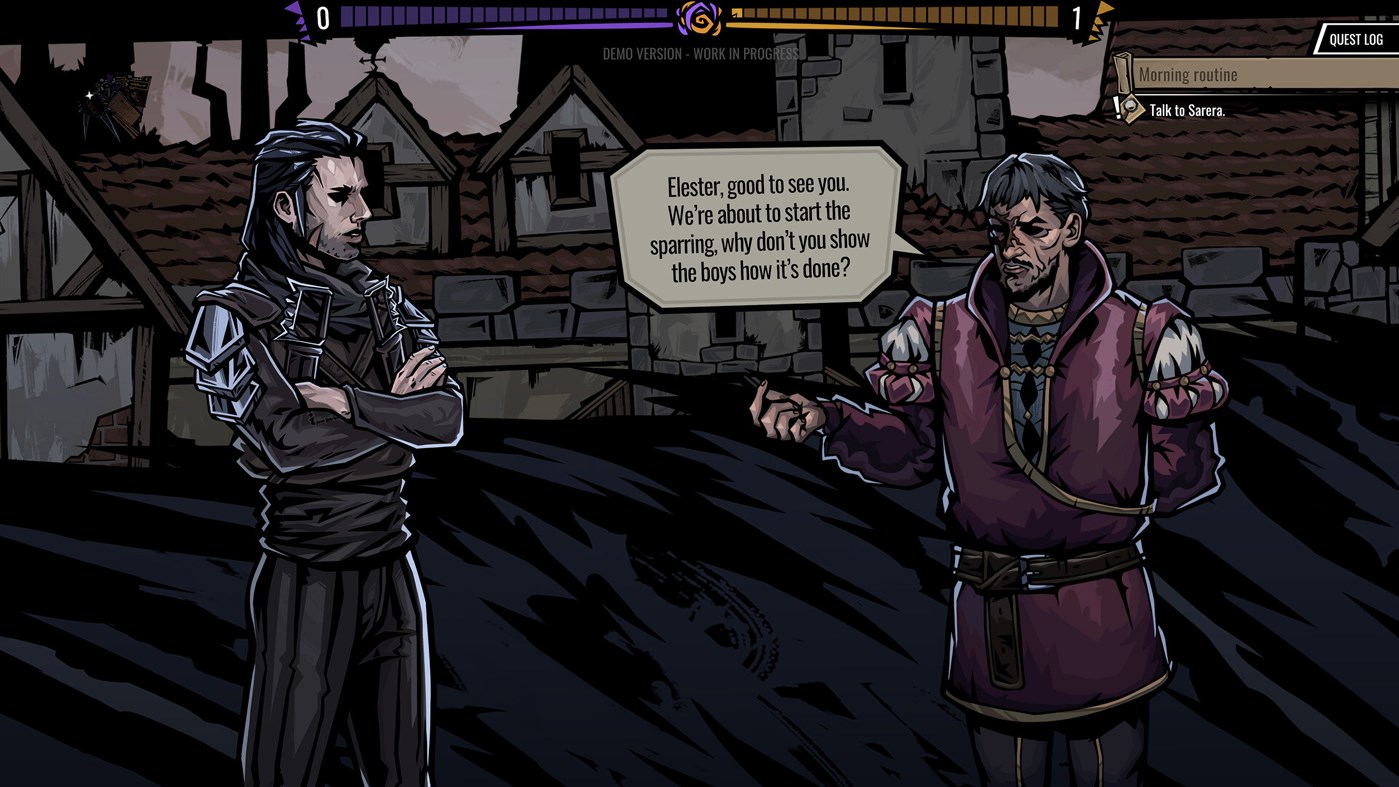1399x787 pixels.
Task: Click the Talk to Sarera objective text
Action: (1188, 111)
